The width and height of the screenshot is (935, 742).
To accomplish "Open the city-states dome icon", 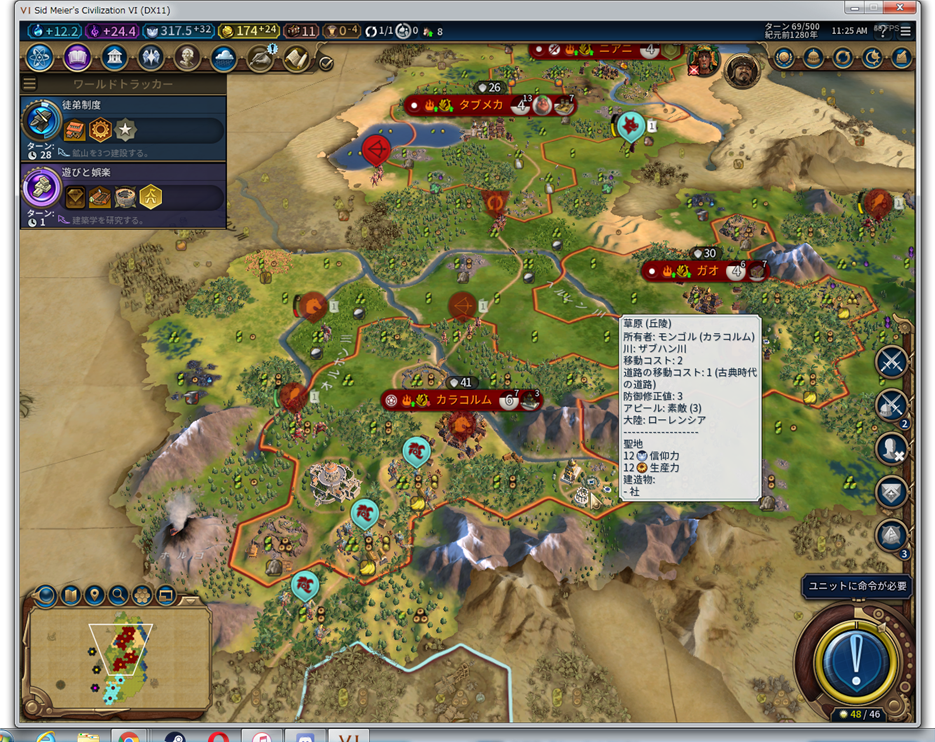I will (x=813, y=58).
